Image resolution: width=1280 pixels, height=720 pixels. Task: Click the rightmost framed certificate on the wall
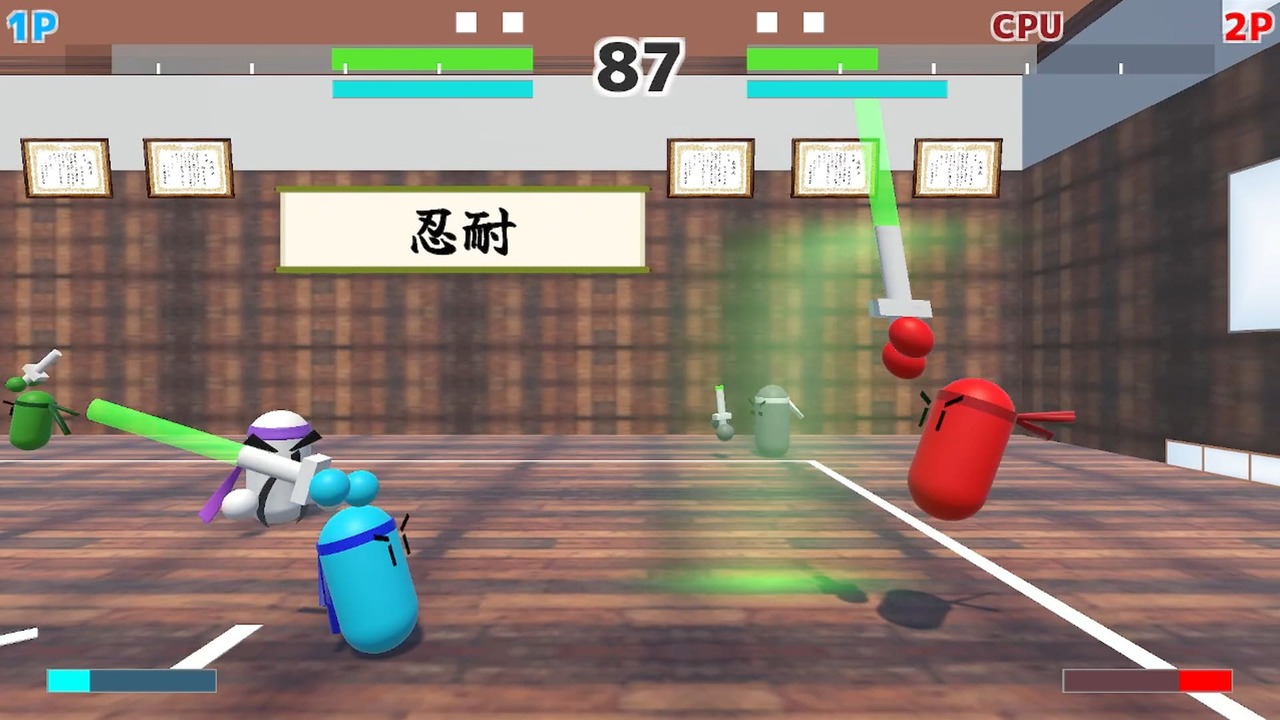point(955,168)
